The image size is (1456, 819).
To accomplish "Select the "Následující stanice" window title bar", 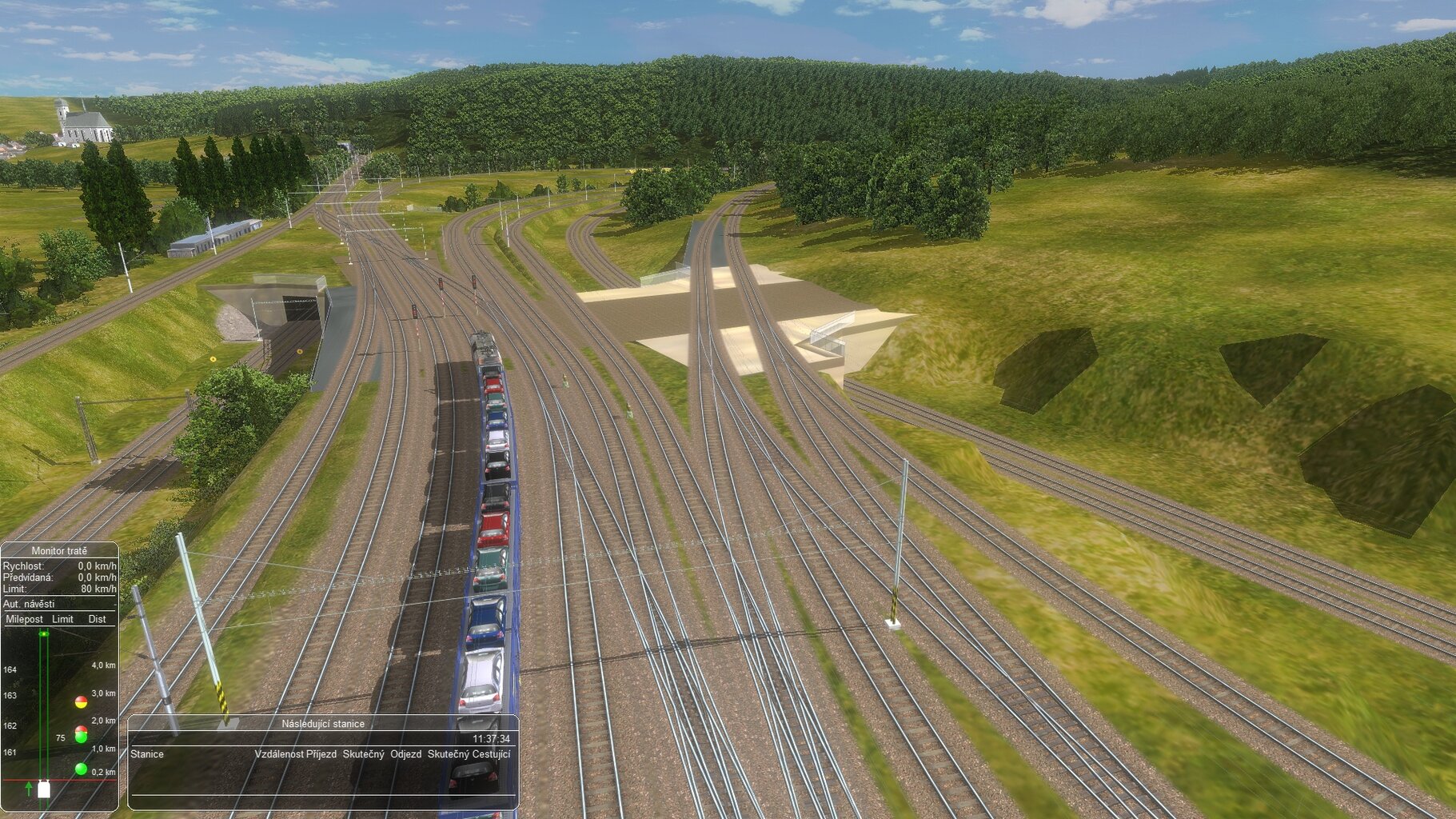I will click(323, 724).
